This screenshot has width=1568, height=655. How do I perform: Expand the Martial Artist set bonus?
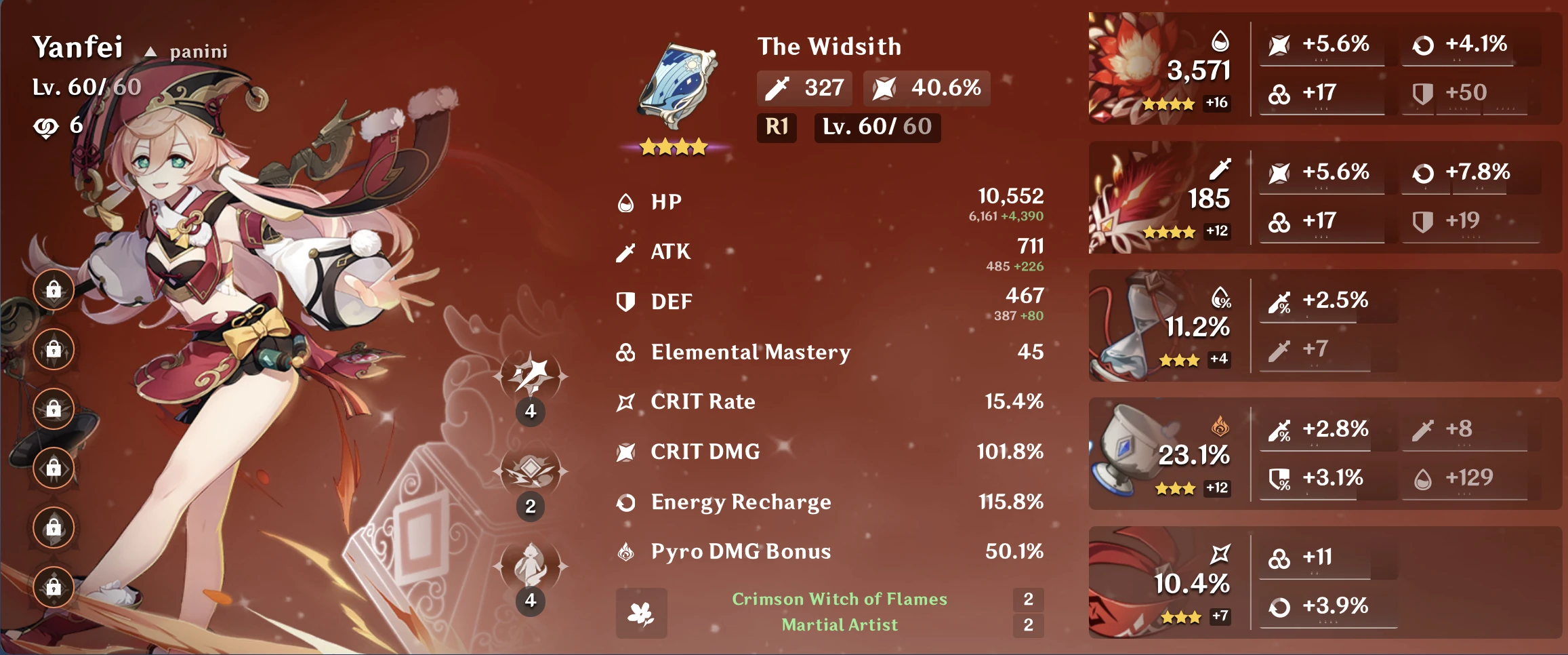tap(840, 624)
